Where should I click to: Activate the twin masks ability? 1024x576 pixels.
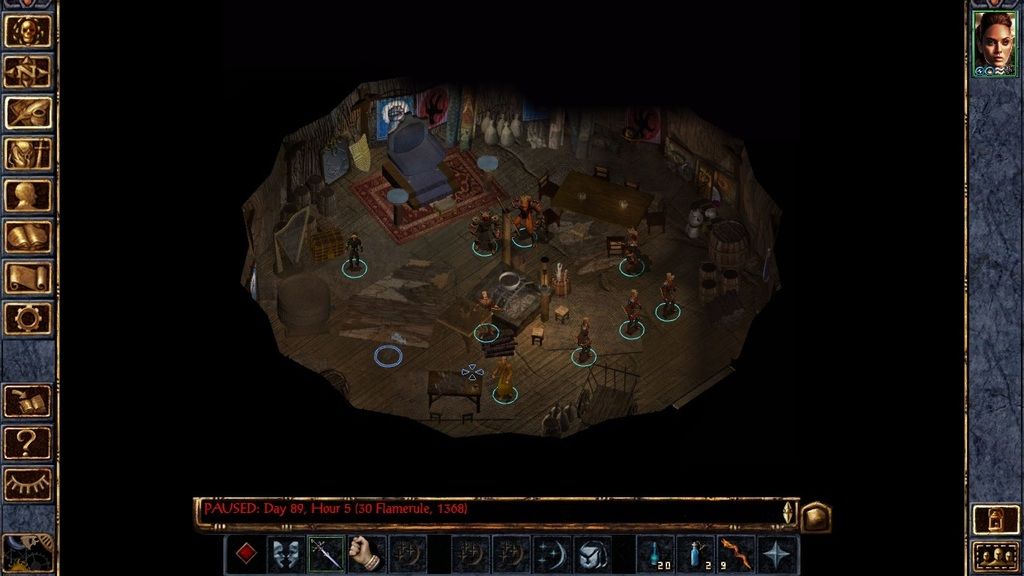point(286,553)
